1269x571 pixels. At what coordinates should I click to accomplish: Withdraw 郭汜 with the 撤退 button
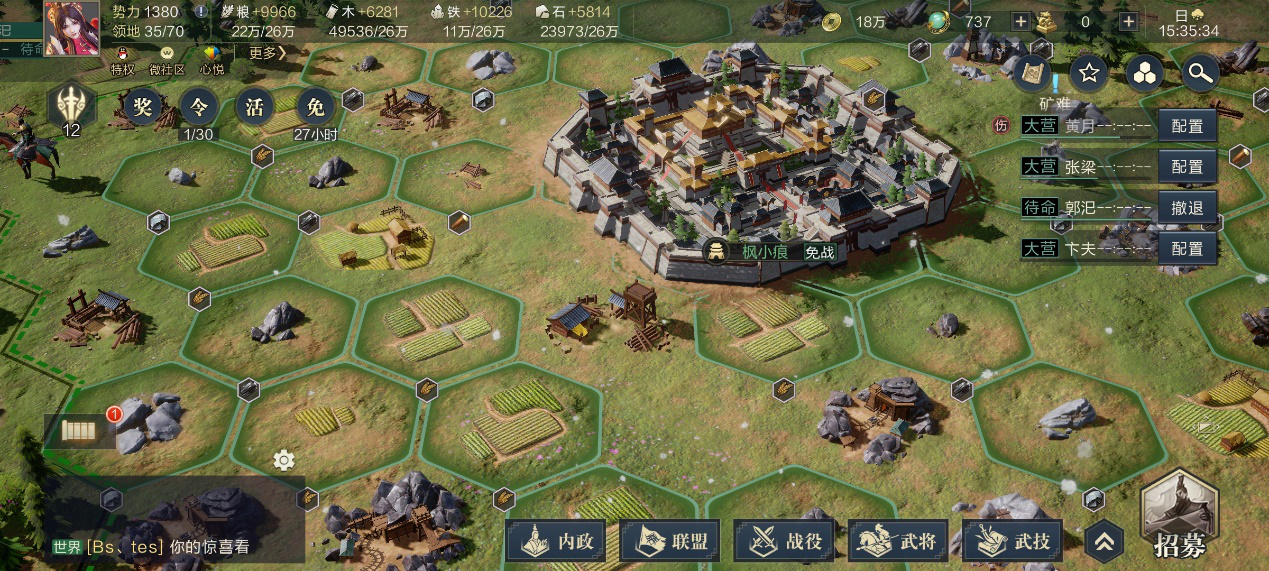click(x=1188, y=208)
